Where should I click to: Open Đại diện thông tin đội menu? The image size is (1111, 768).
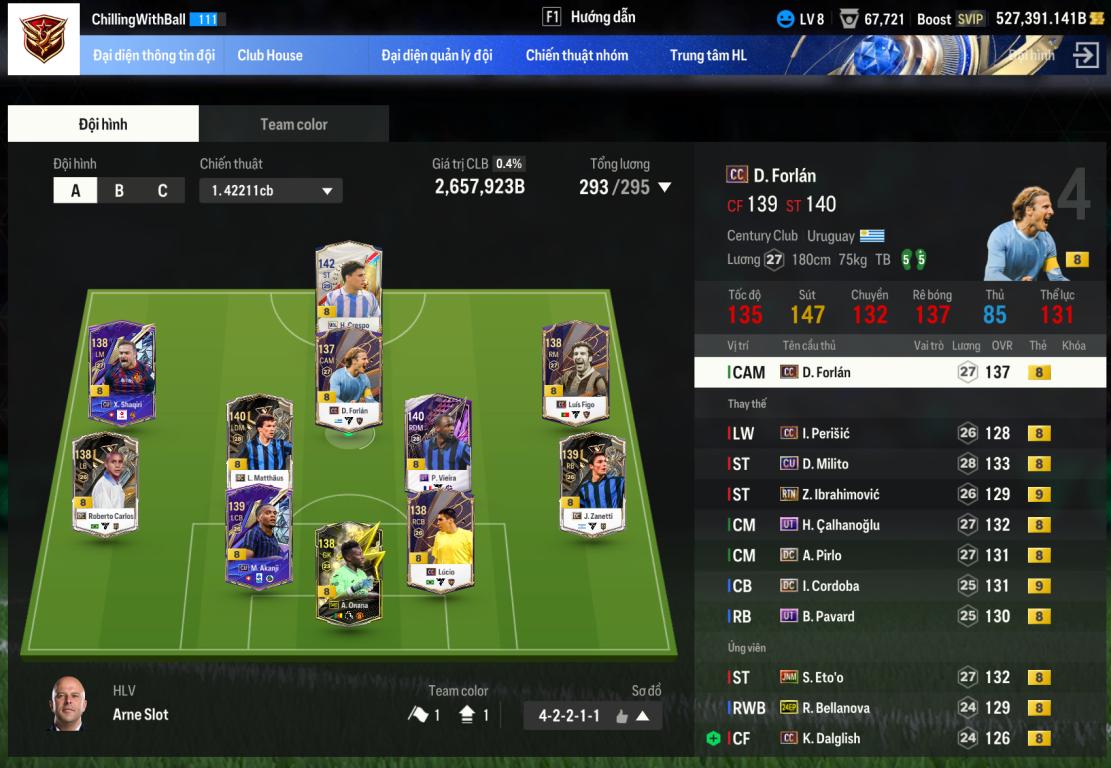[154, 56]
